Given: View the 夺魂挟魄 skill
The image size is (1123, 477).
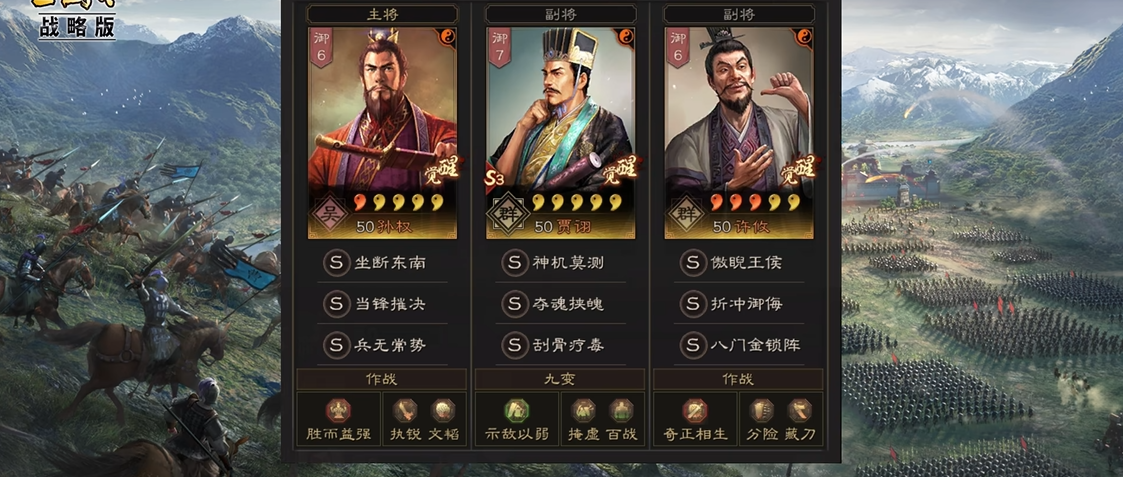Looking at the screenshot, I should [558, 304].
